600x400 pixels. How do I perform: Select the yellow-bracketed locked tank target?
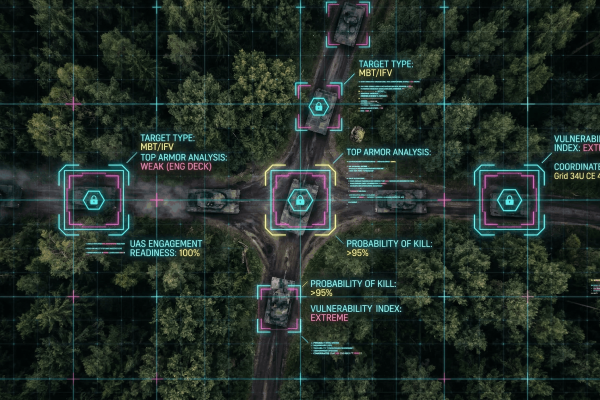[x=297, y=200]
